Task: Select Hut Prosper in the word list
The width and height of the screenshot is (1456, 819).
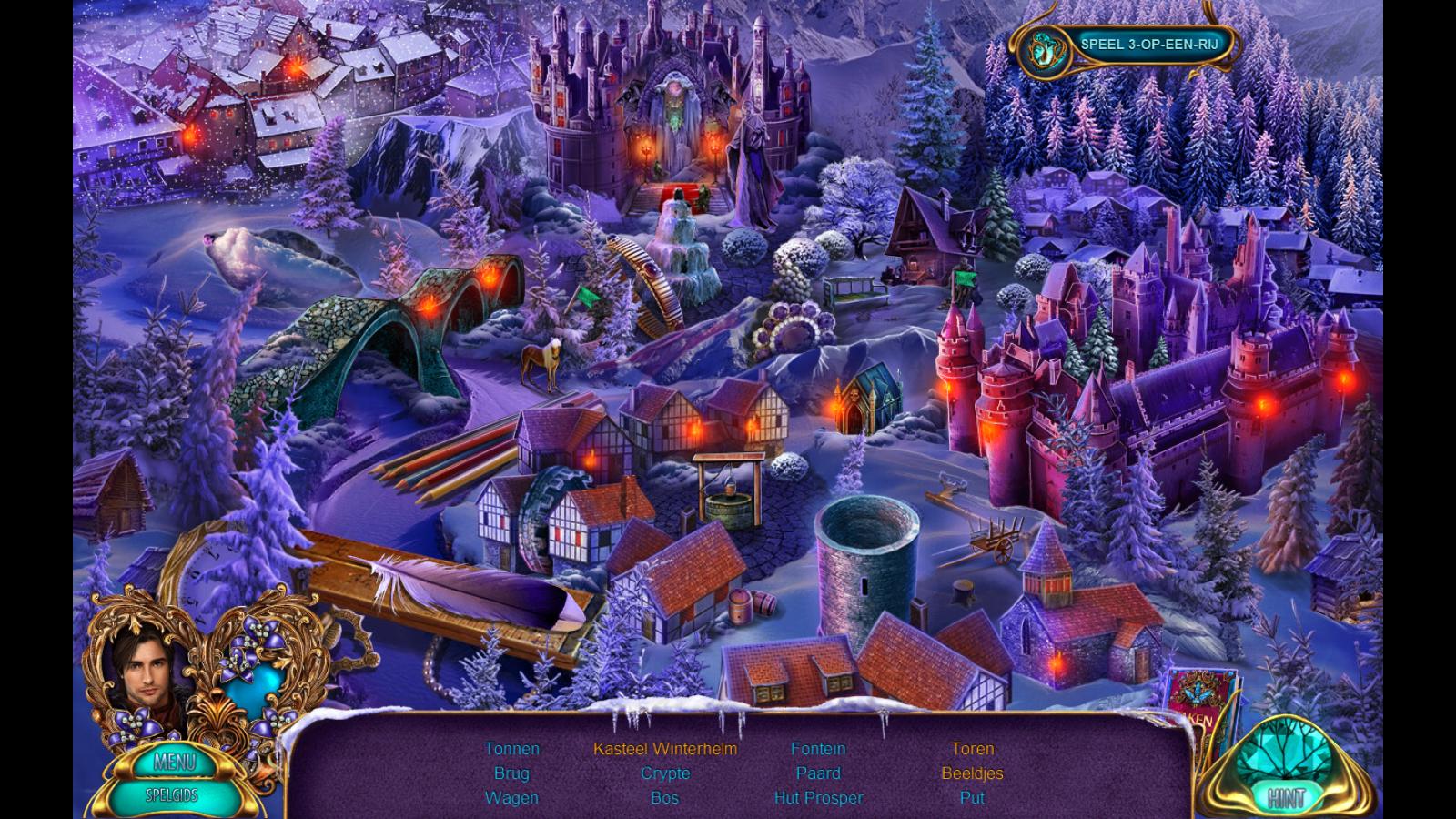Action: pyautogui.click(x=818, y=798)
